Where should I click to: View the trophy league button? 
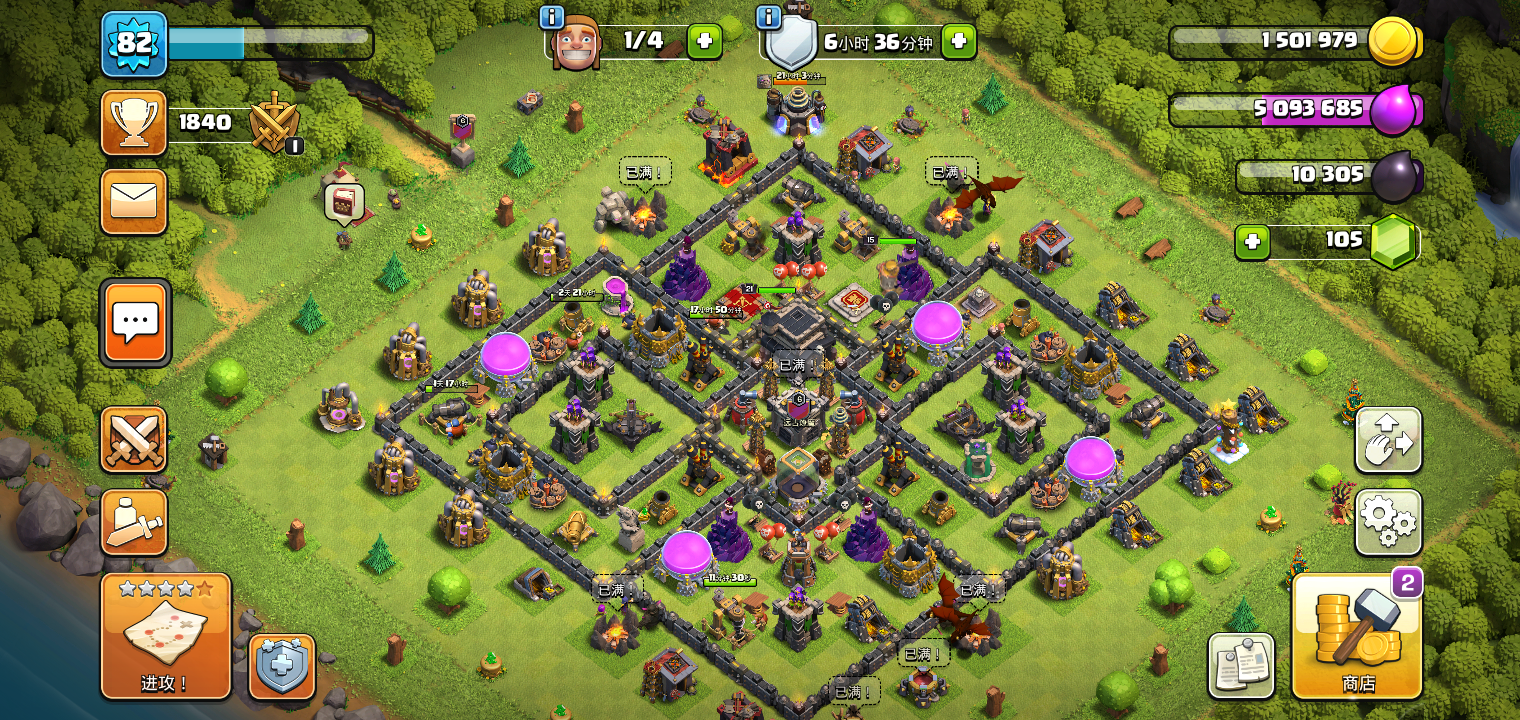coord(134,123)
